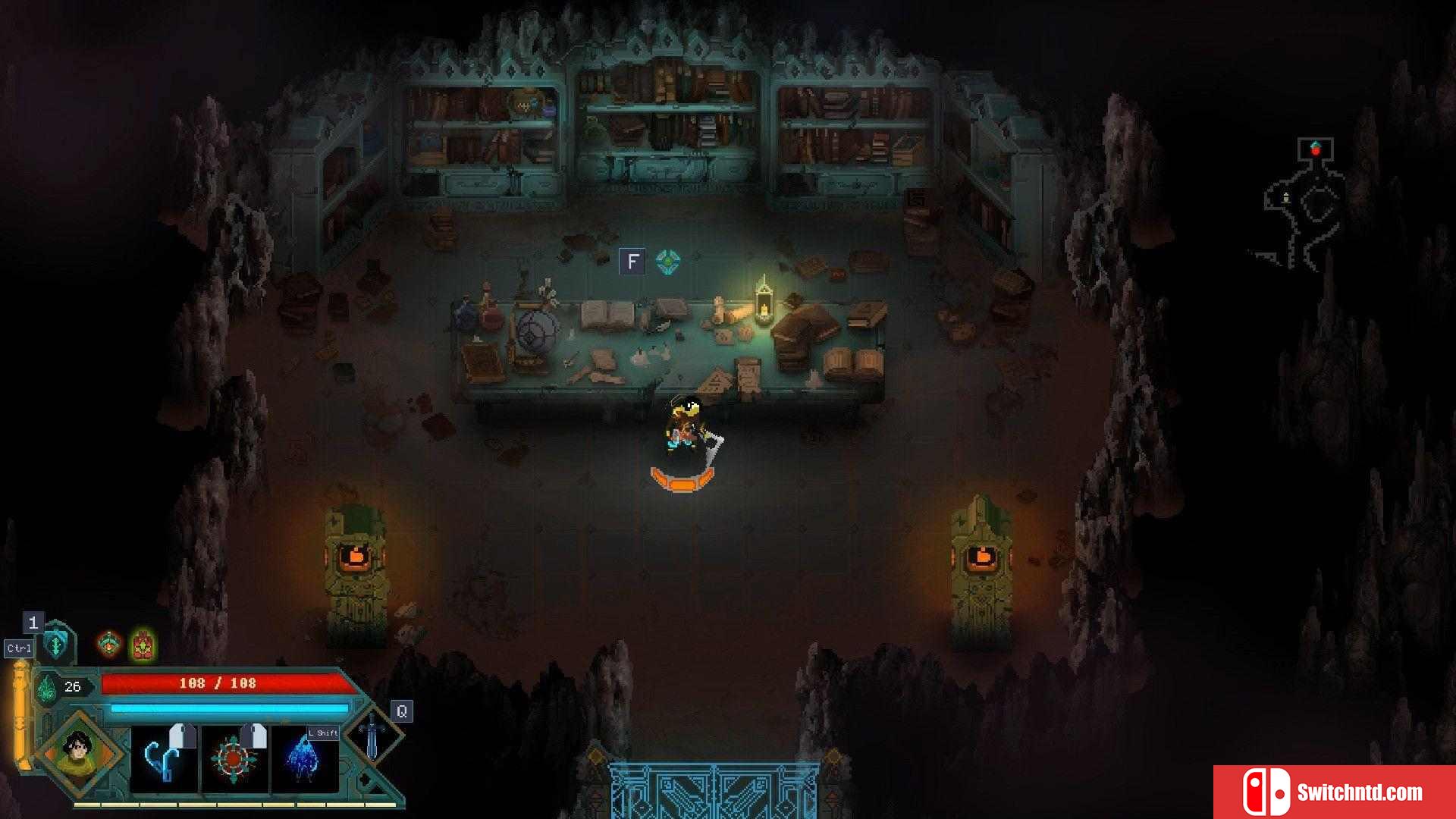Viewport: 1456px width, 819px height.
Task: Click the green leaf currency icon
Action: point(47,687)
